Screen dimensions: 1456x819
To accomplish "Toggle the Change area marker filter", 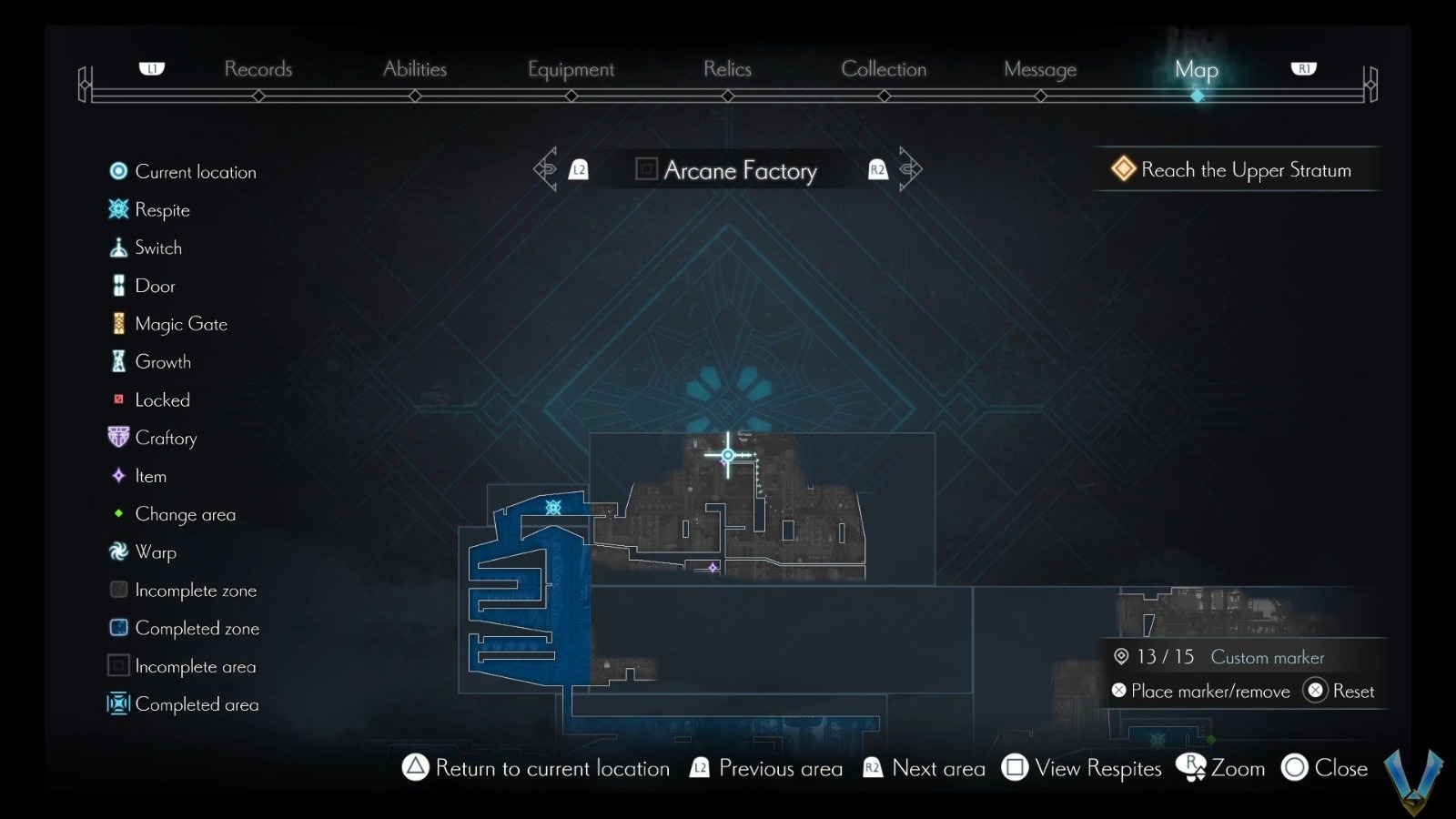I will tap(117, 513).
